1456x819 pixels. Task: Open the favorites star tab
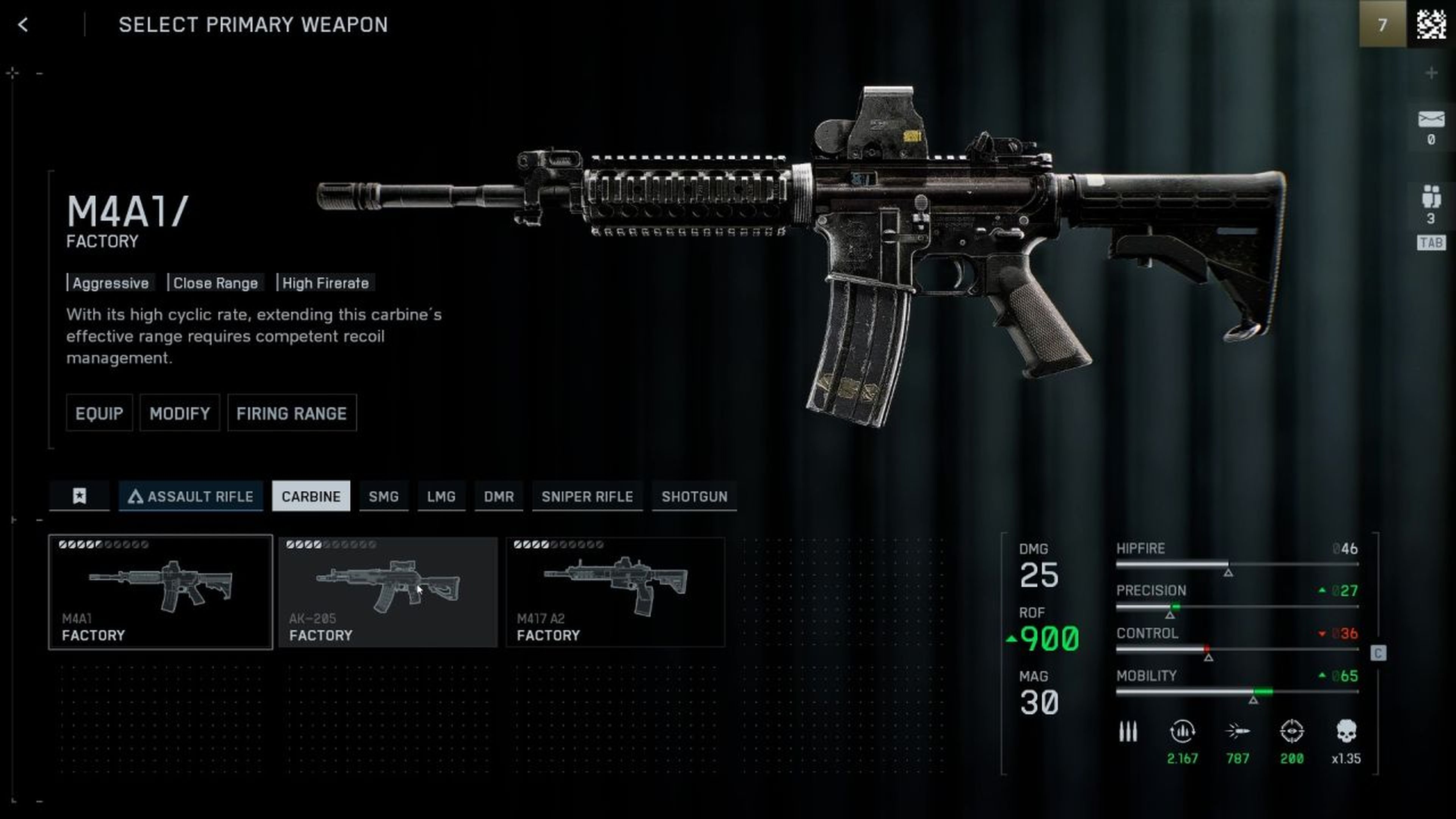(79, 496)
